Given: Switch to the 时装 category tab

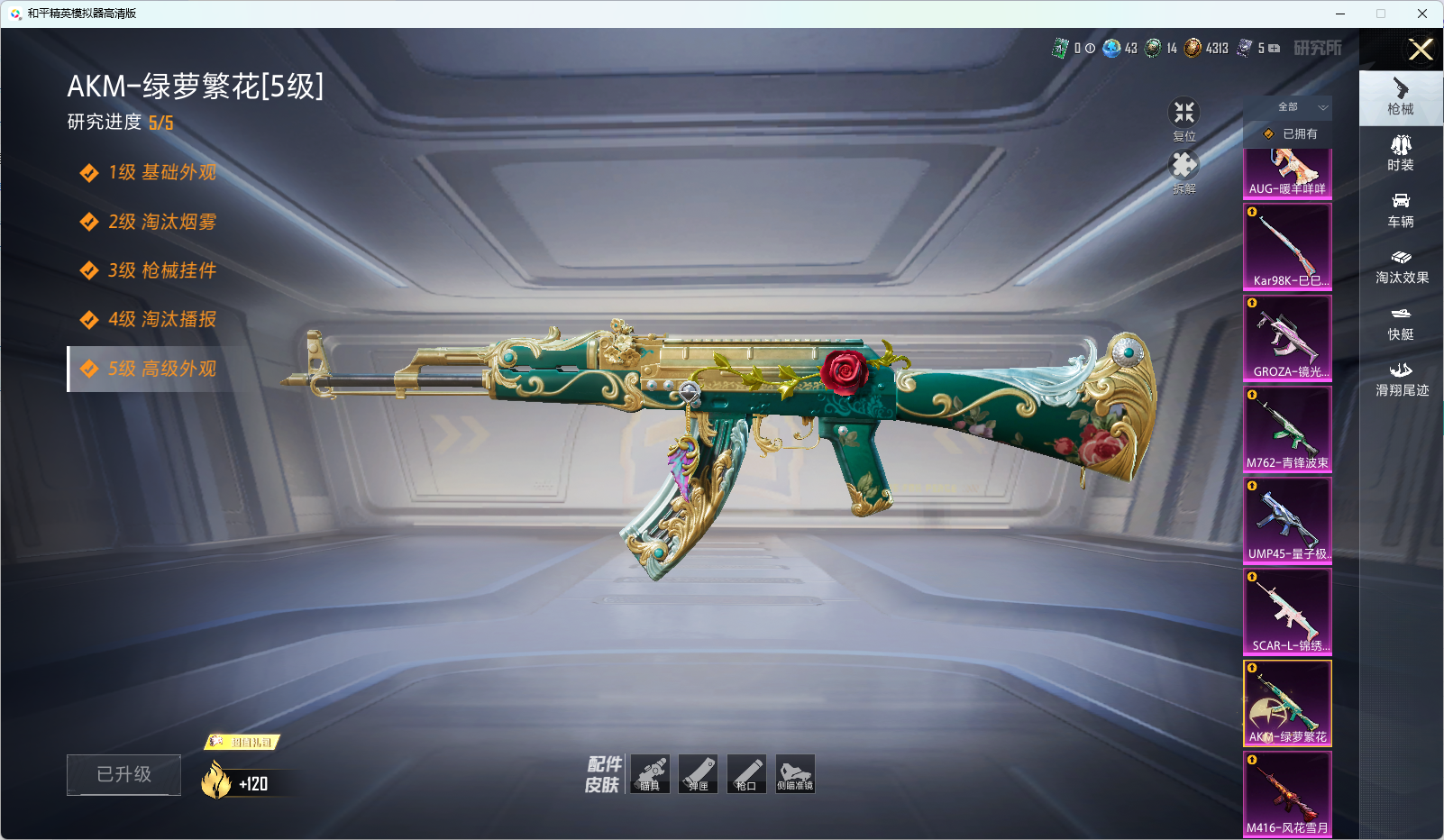Looking at the screenshot, I should point(1401,153).
